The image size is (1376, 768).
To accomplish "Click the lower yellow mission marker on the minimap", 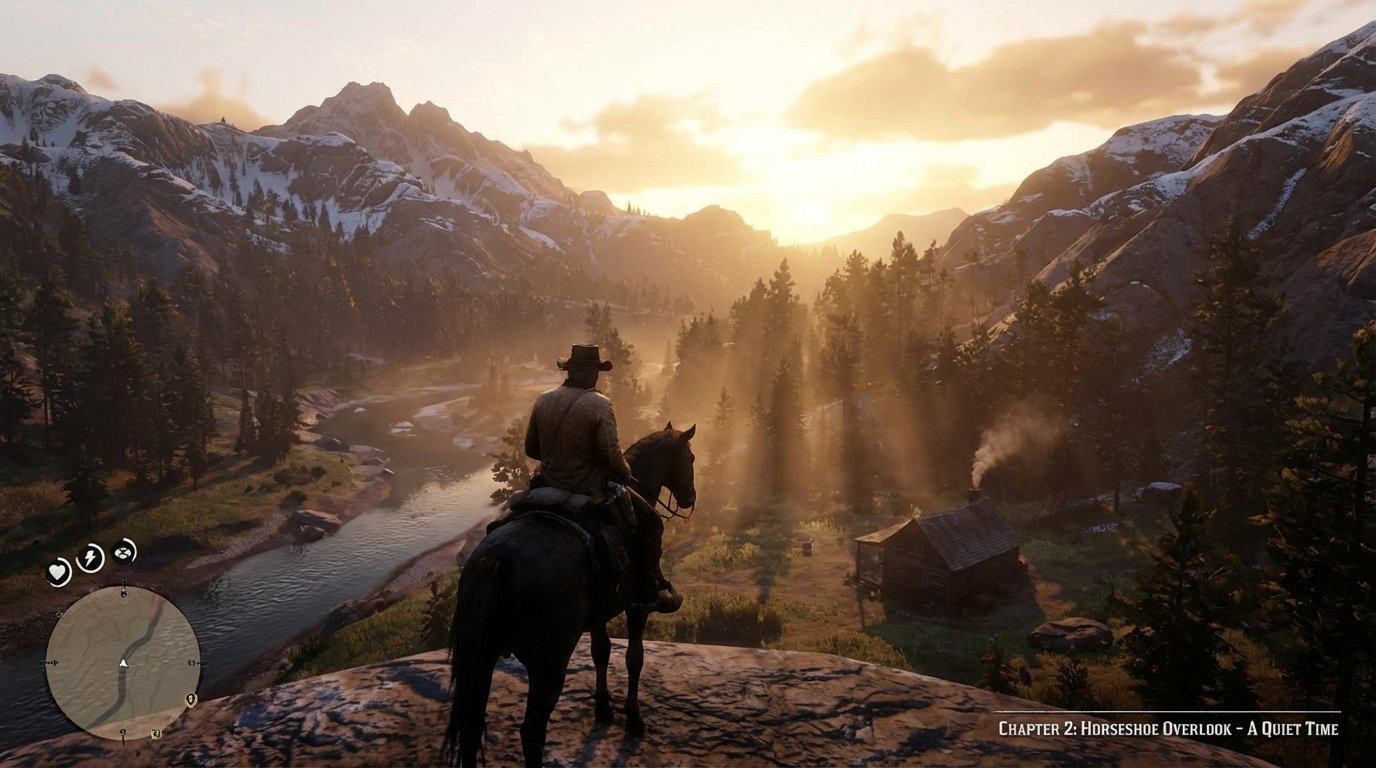I will [156, 734].
